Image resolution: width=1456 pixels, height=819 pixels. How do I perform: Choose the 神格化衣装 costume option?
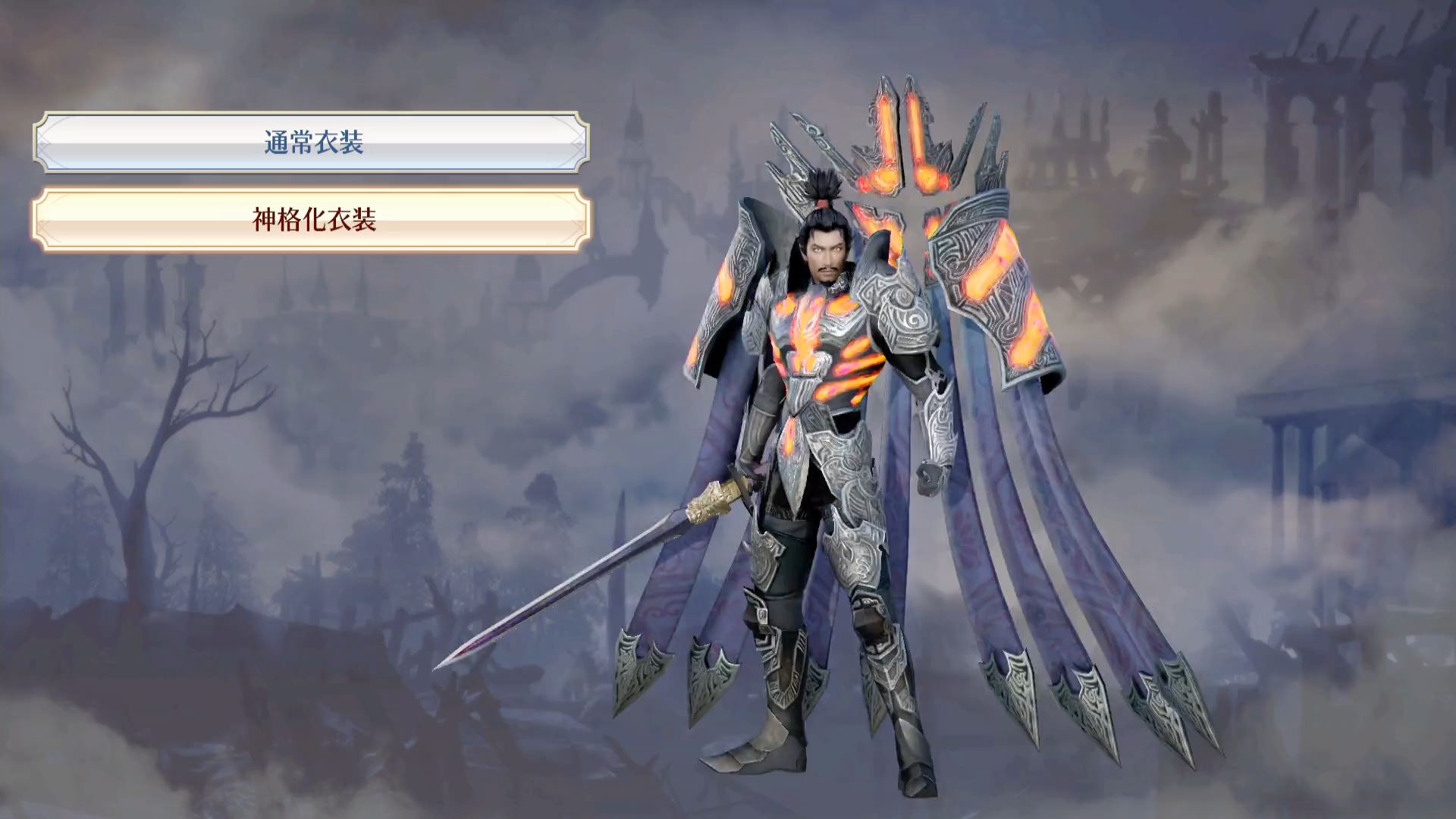[312, 220]
